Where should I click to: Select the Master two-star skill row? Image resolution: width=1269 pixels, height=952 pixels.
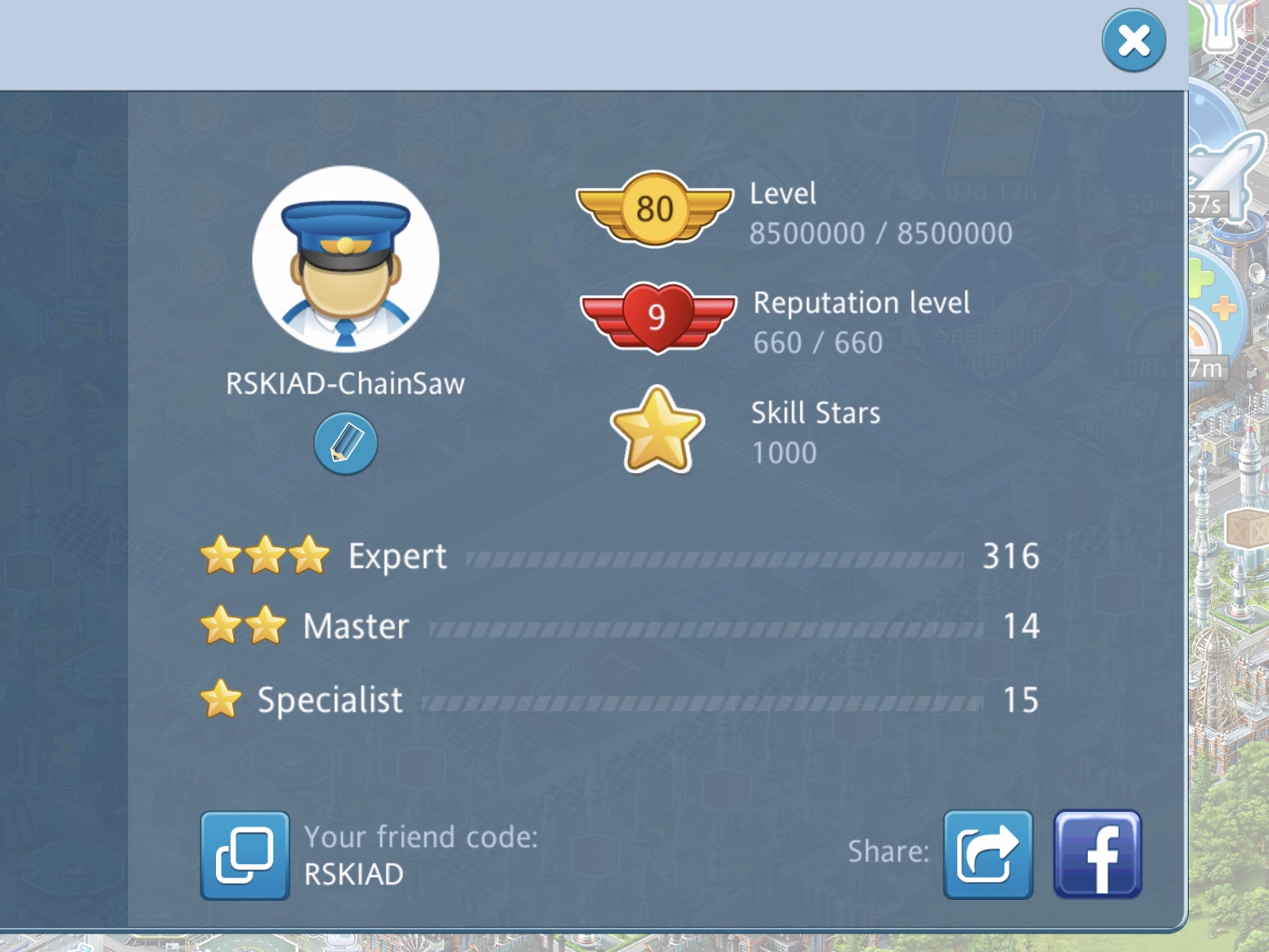coord(619,627)
